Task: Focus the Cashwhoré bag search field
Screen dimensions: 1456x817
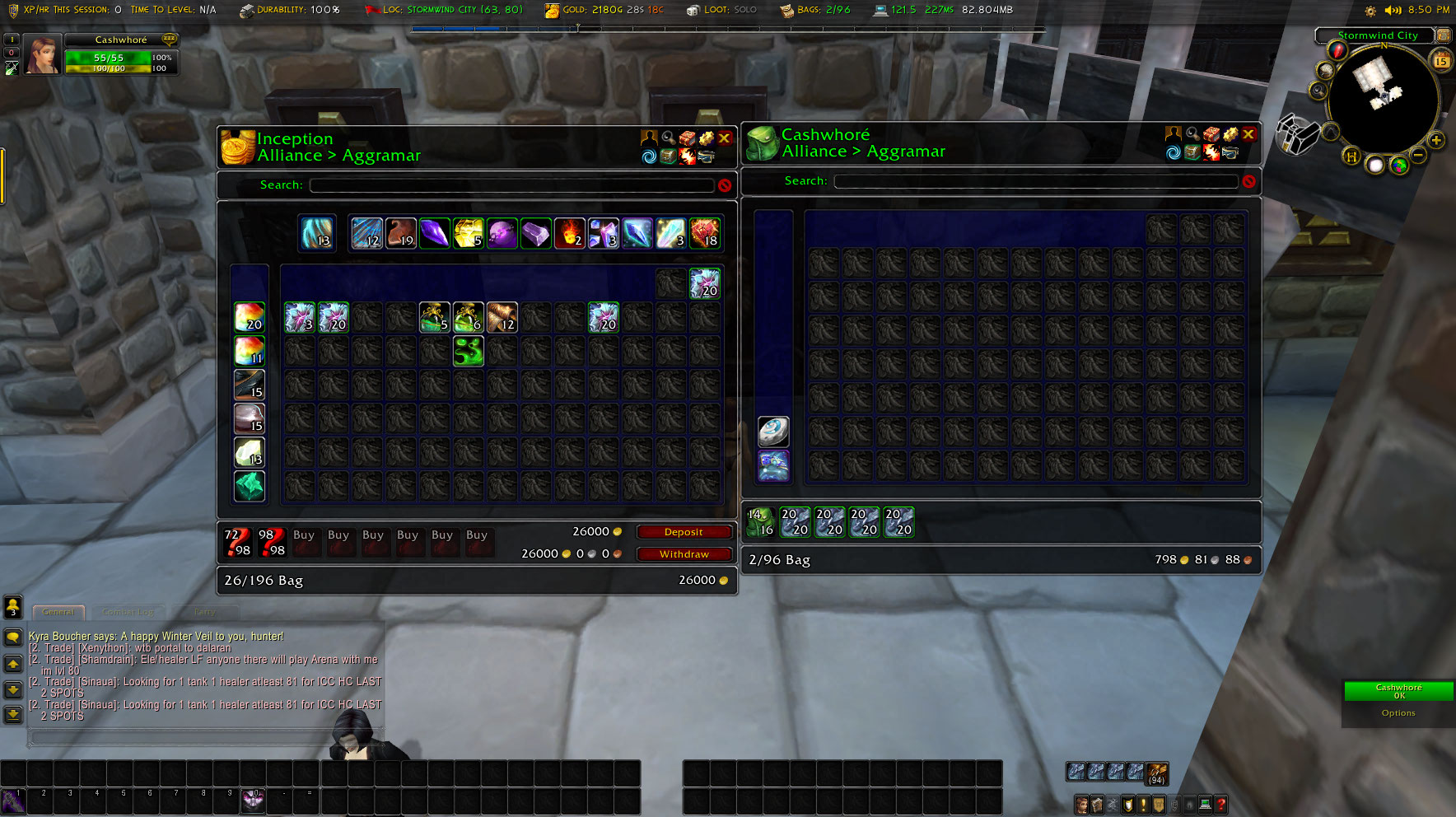Action: tap(1035, 181)
